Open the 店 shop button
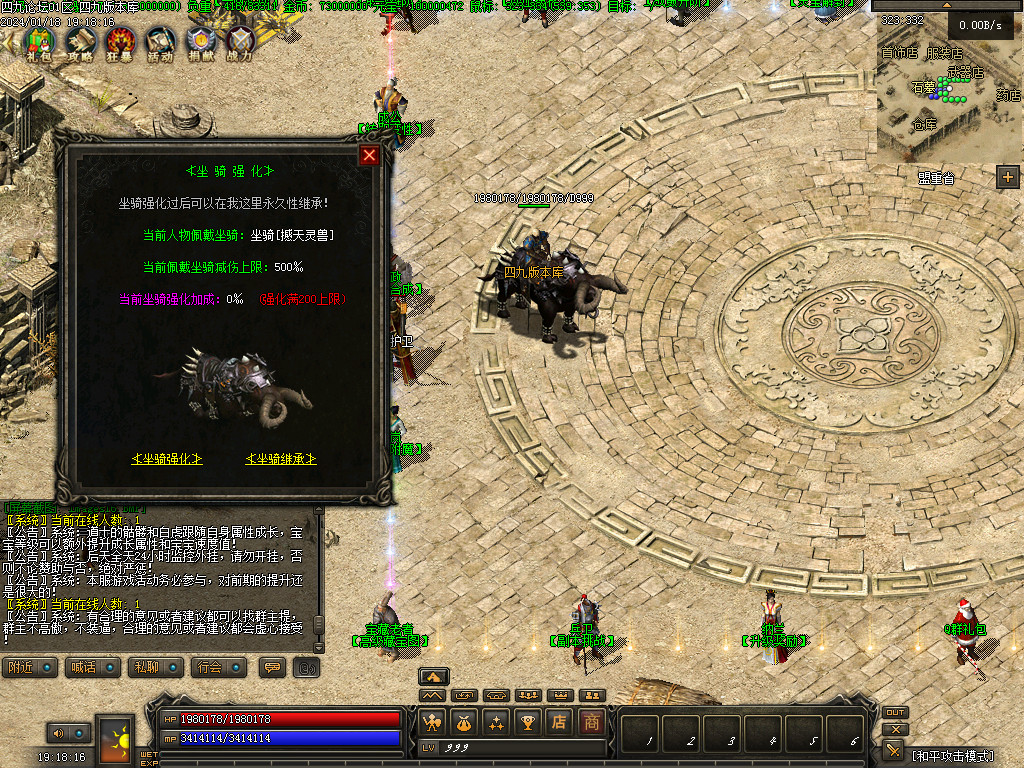The width and height of the screenshot is (1024, 768). click(560, 722)
